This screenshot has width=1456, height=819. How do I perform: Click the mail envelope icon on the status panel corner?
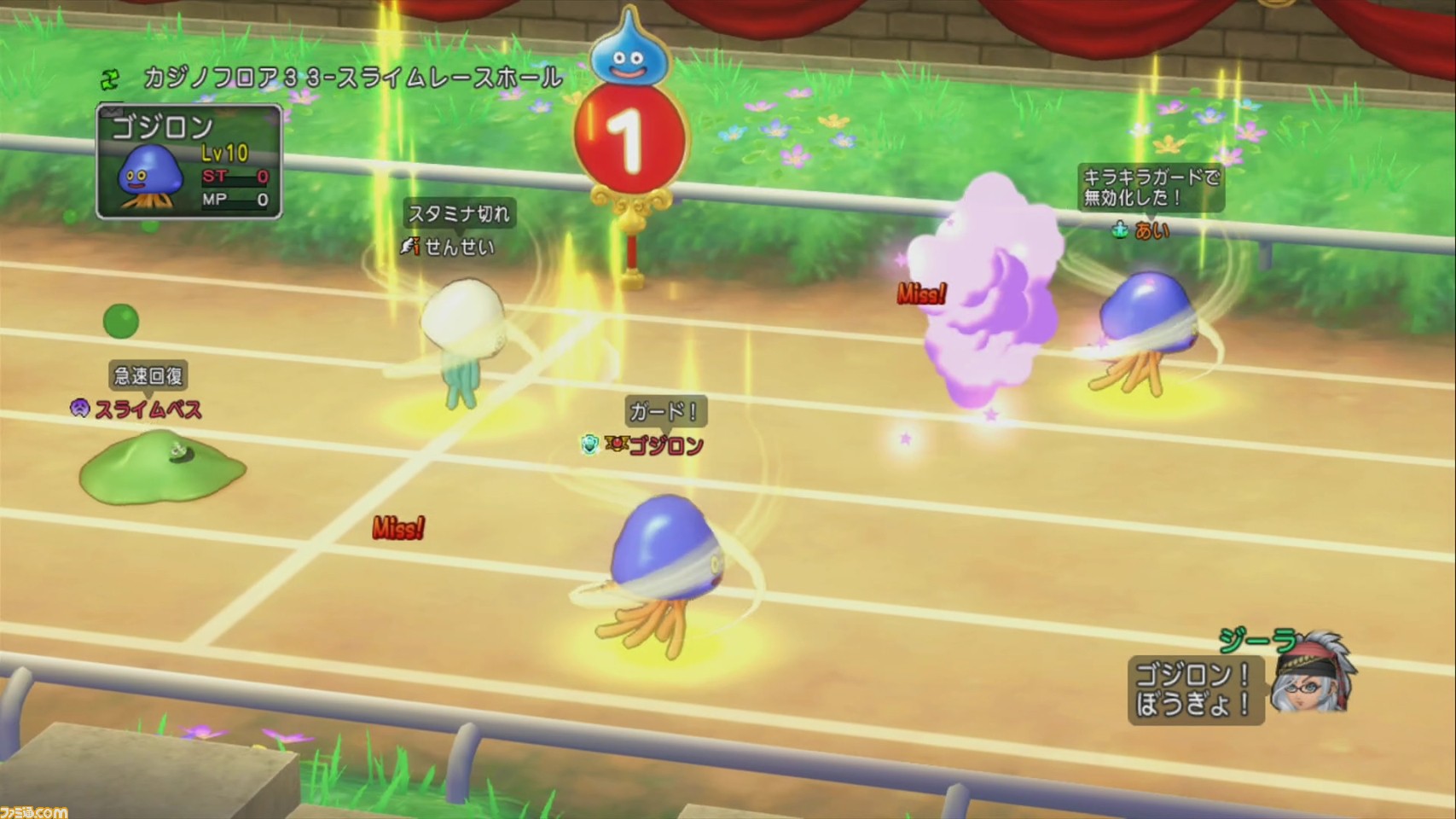click(x=111, y=111)
